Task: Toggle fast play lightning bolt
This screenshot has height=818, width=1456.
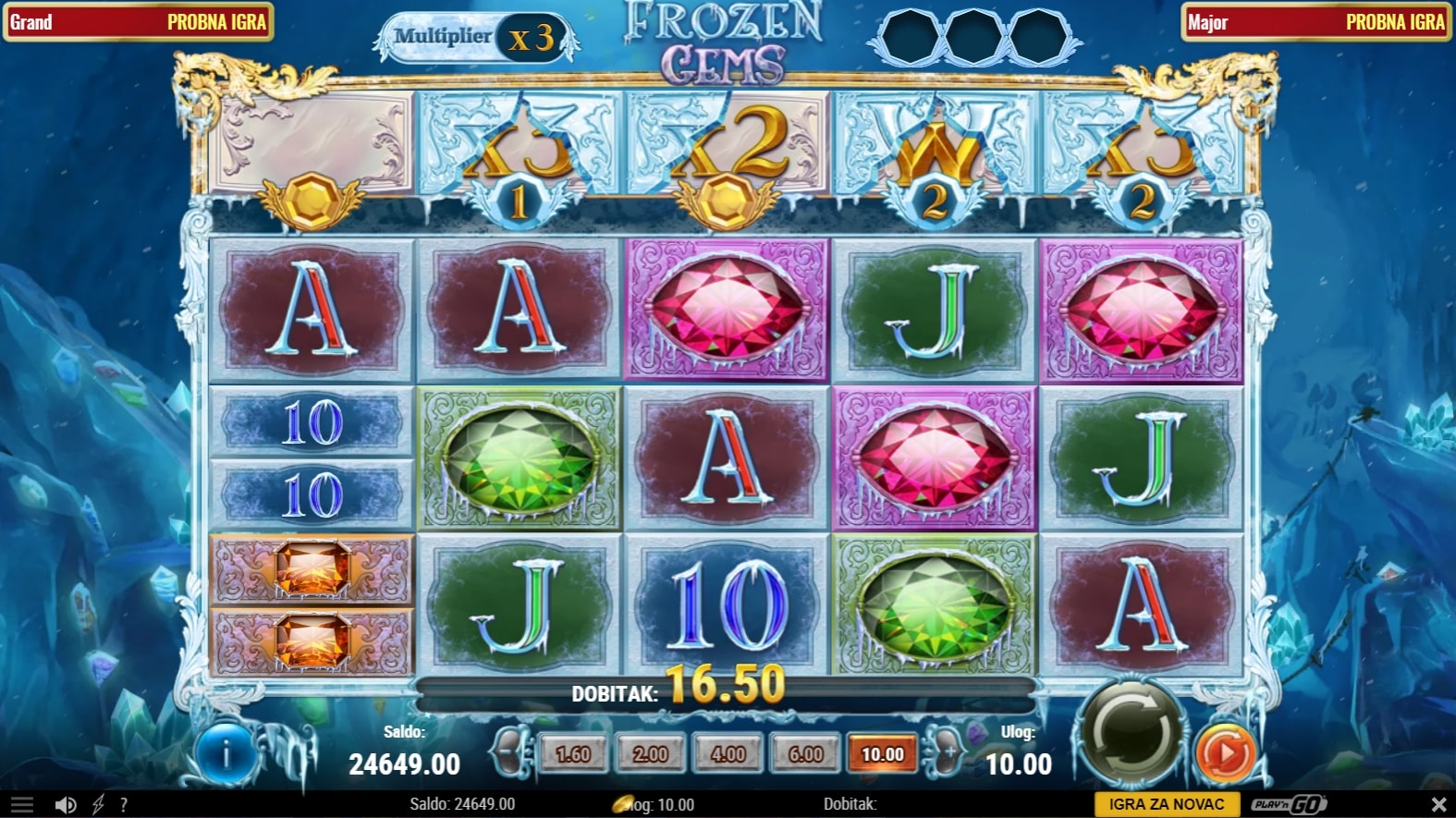Action: pyautogui.click(x=98, y=805)
